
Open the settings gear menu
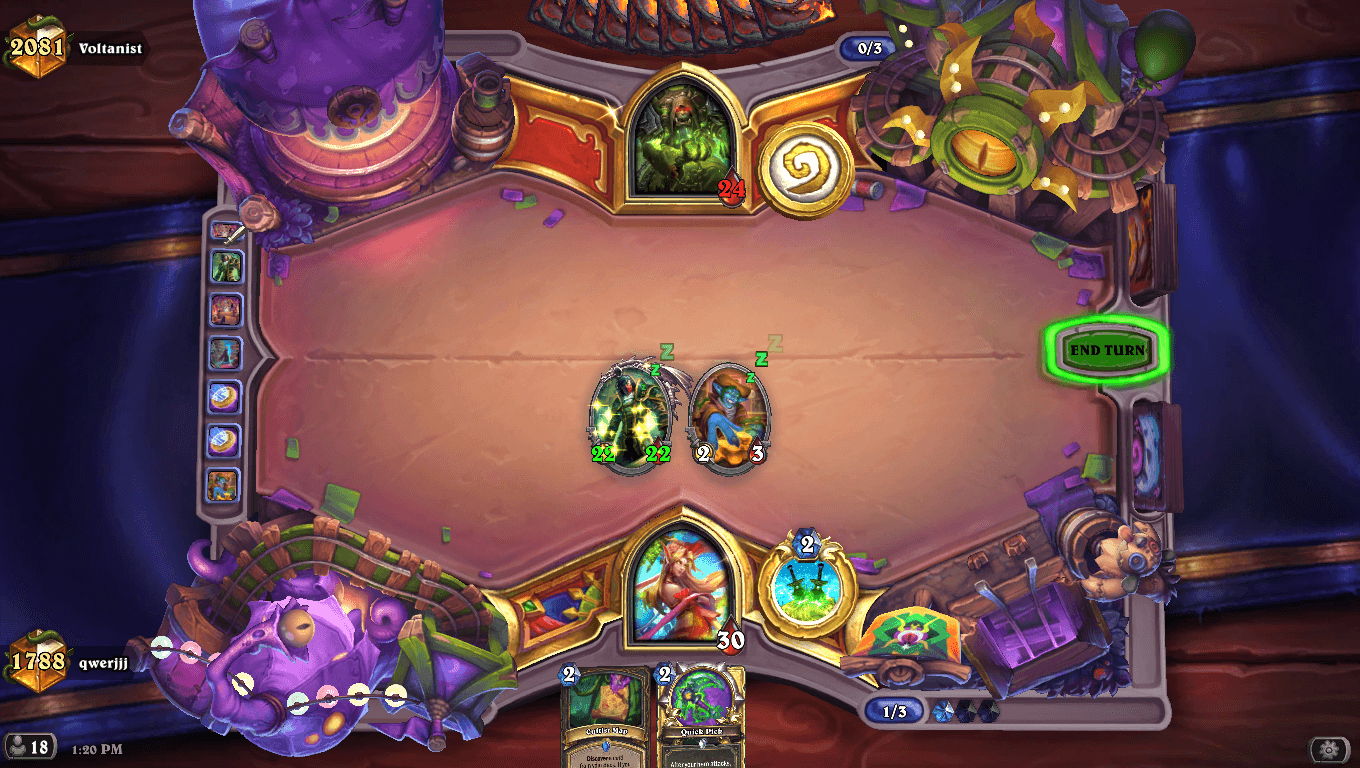[x=1328, y=749]
